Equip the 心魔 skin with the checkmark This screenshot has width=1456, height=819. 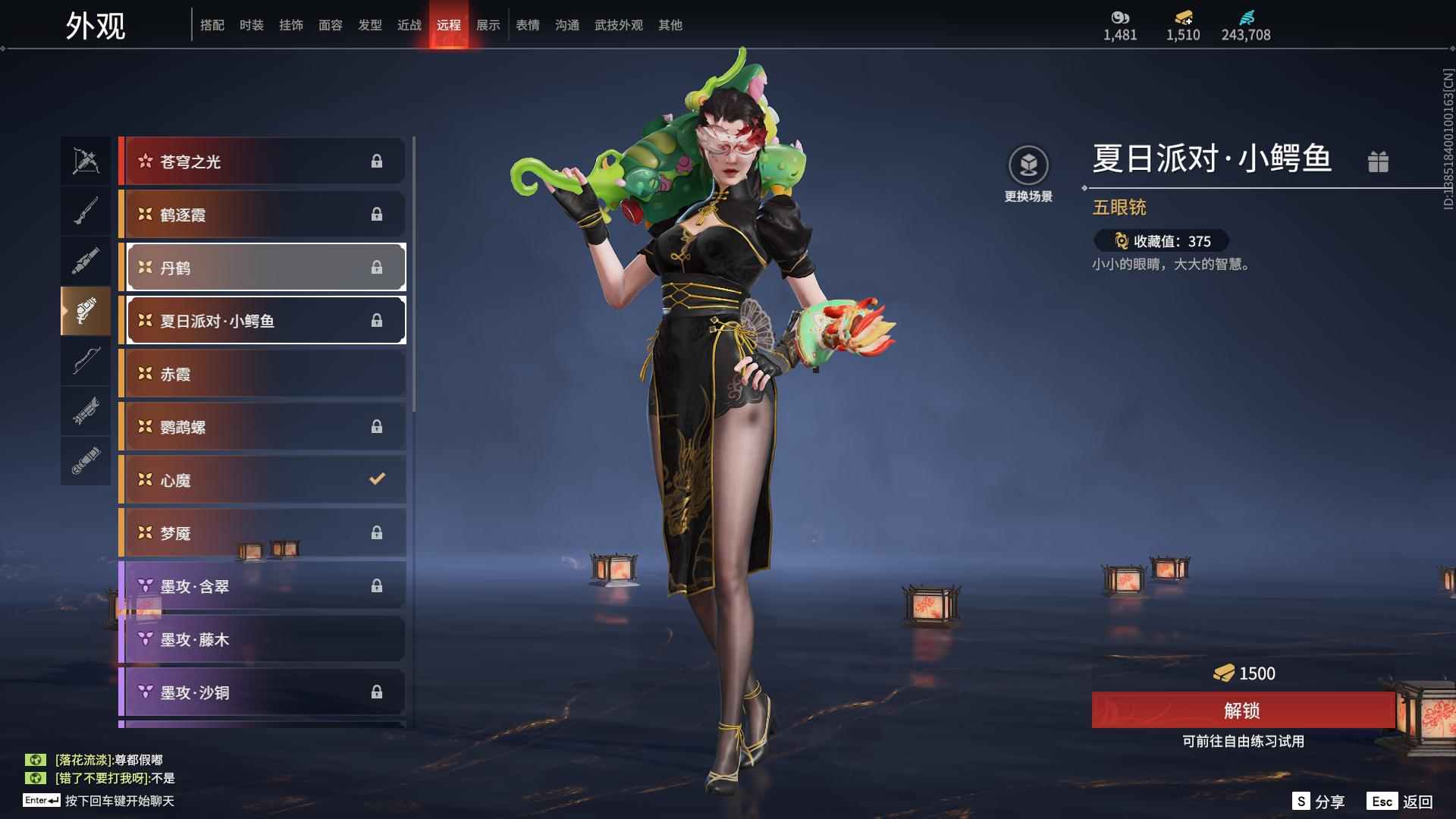[x=262, y=479]
